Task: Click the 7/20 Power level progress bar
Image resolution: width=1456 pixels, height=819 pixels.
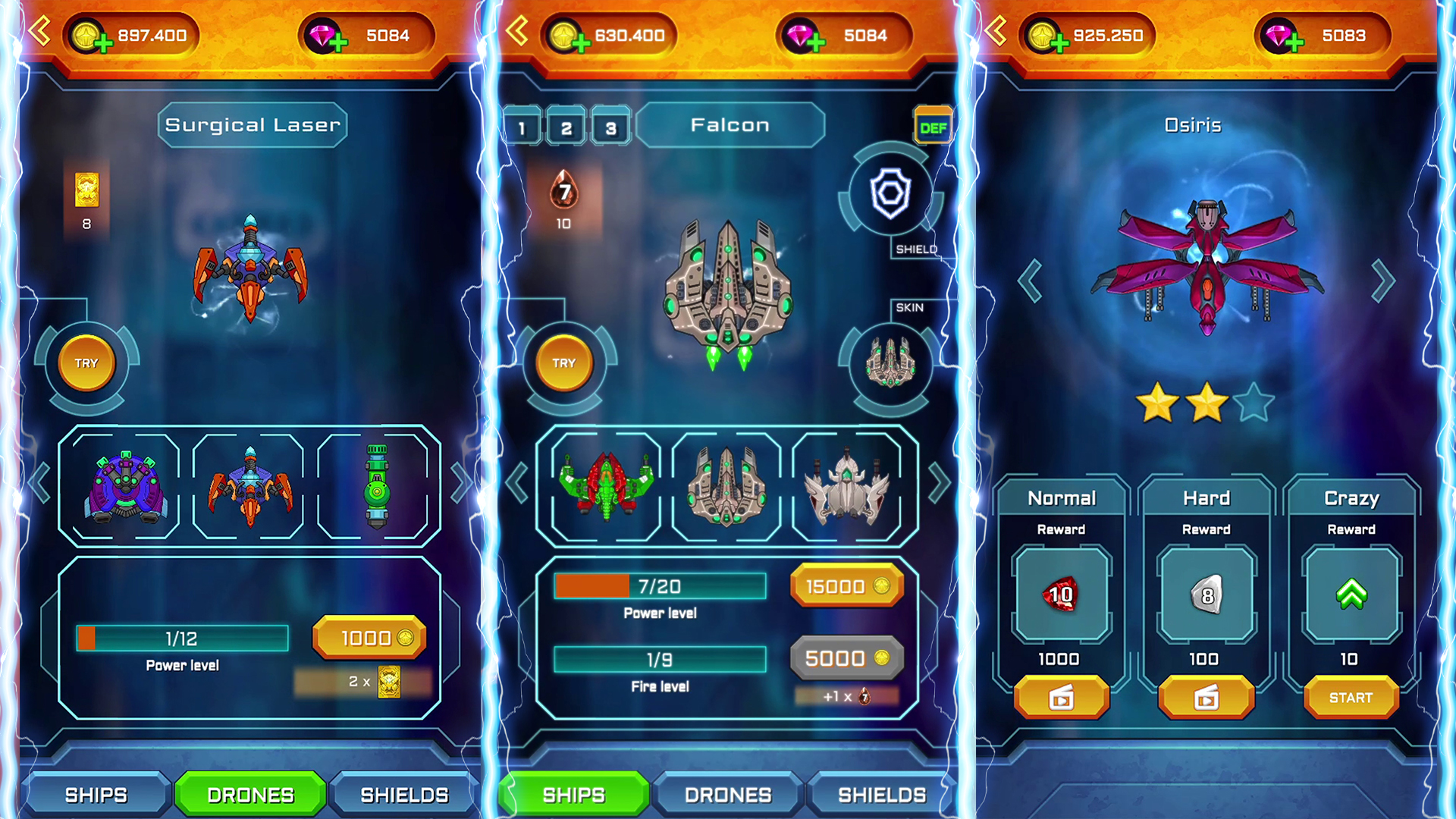Action: [659, 586]
